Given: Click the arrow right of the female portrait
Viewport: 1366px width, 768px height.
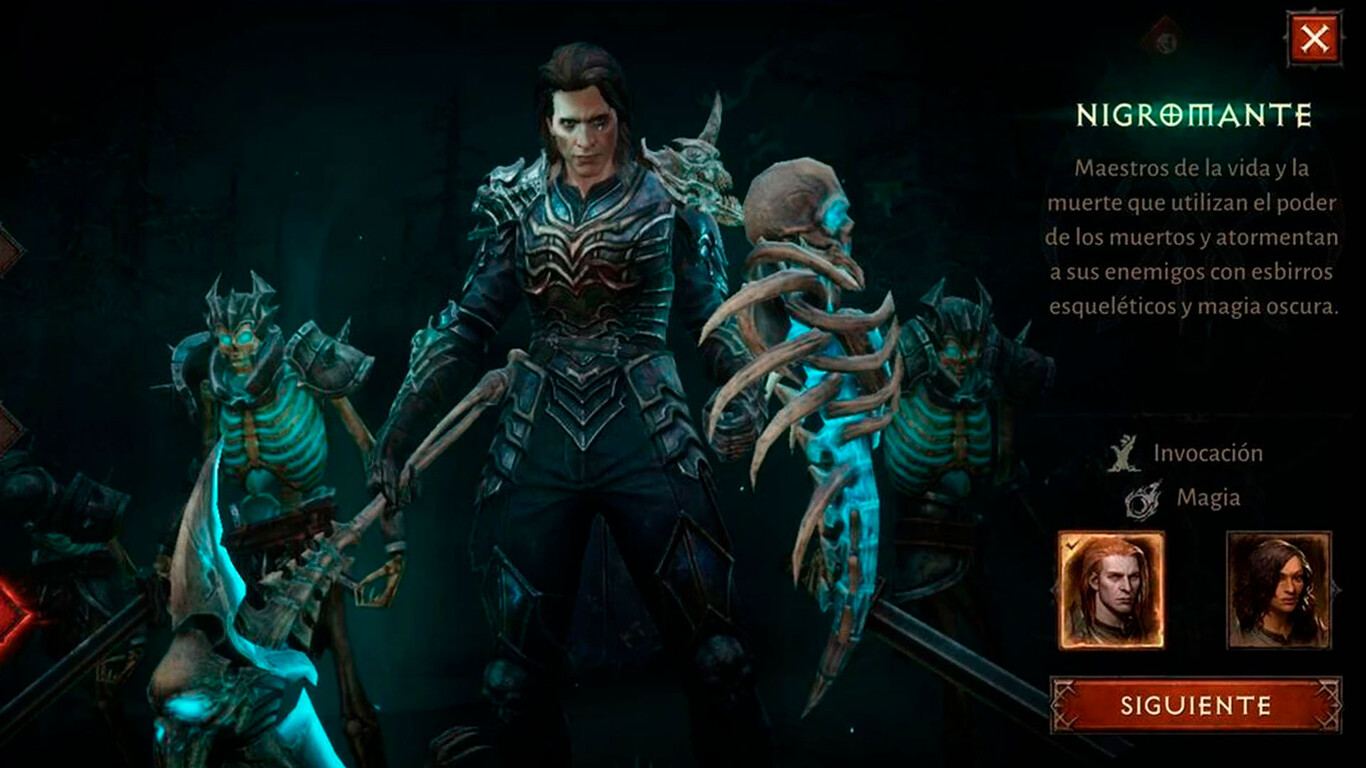Looking at the screenshot, I should [x=1338, y=590].
